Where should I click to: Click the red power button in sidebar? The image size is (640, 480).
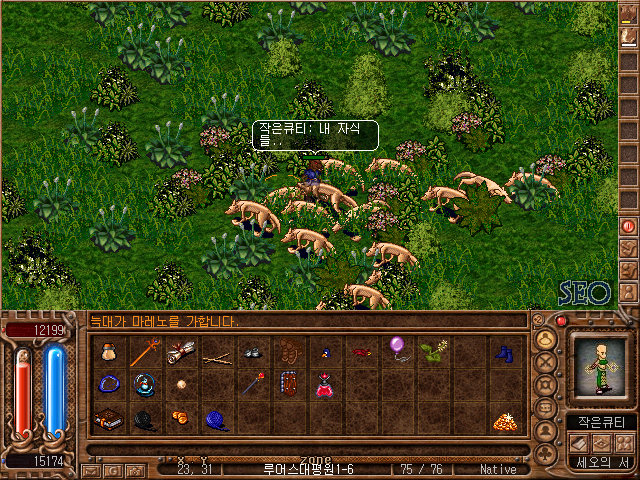pyautogui.click(x=628, y=226)
